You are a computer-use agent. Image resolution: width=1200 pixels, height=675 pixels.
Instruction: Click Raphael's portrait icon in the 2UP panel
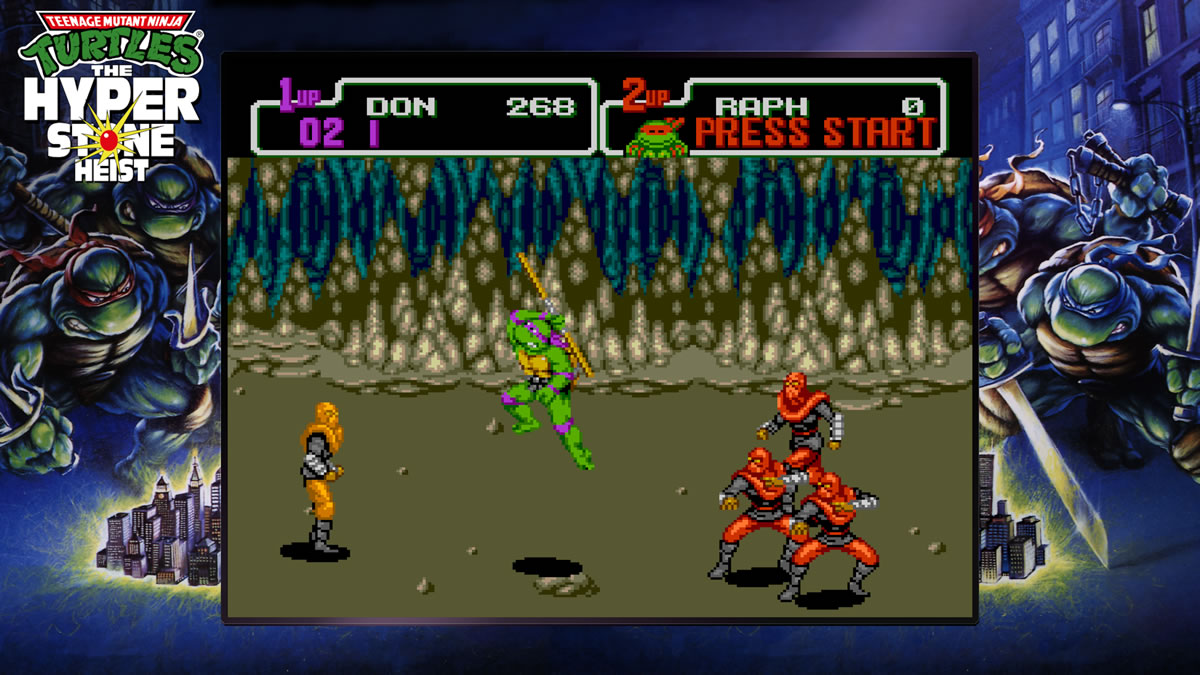click(x=656, y=138)
